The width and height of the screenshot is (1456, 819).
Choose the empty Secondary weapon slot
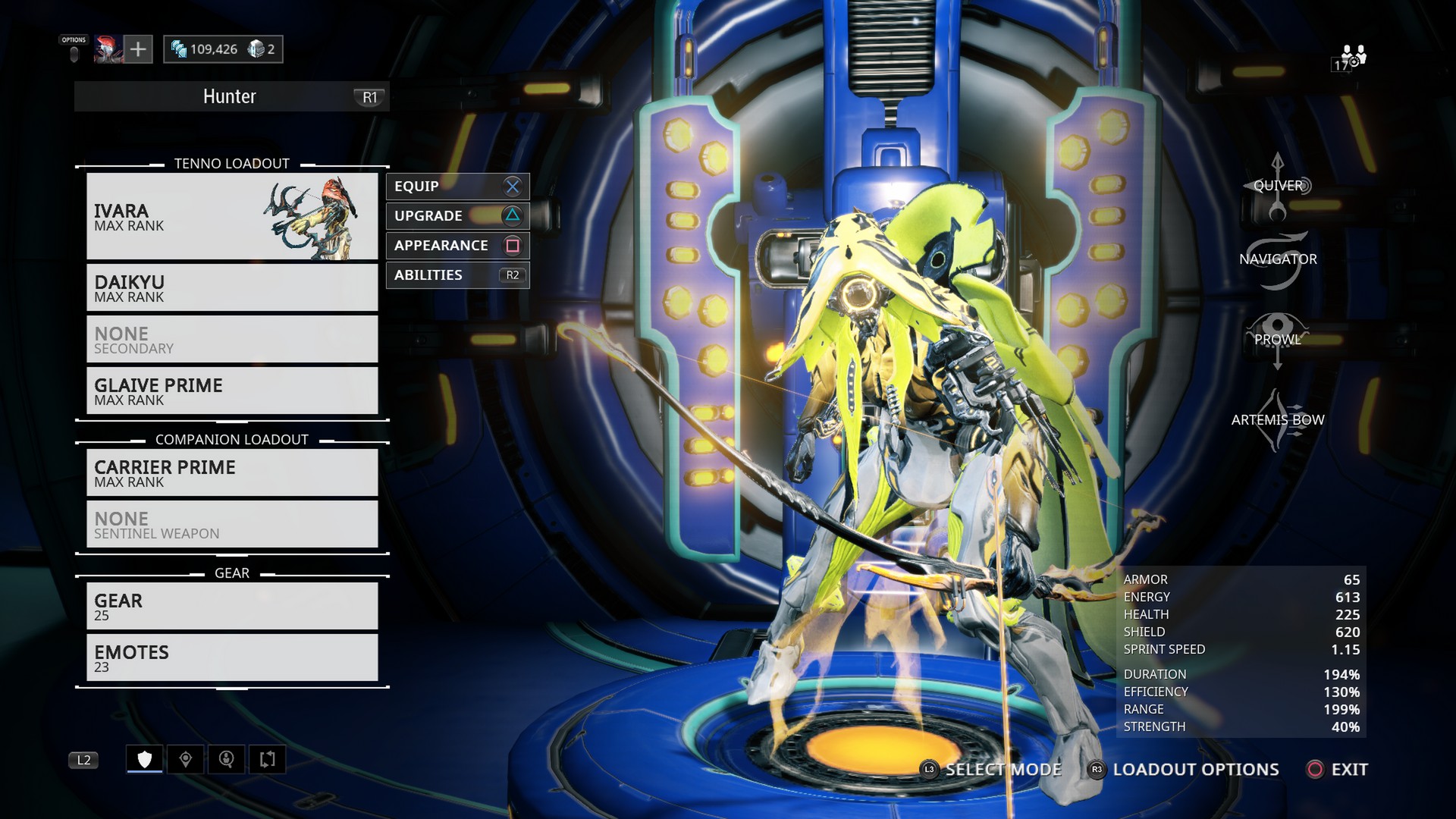[x=232, y=339]
